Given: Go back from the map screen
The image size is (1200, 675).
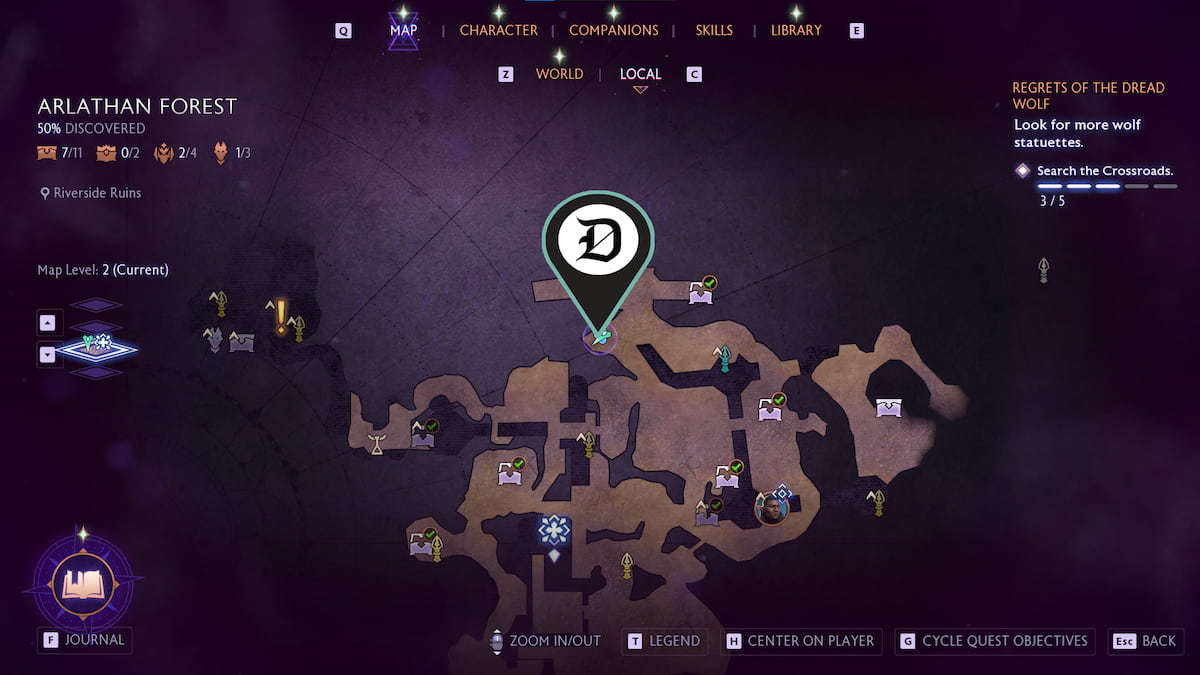Looking at the screenshot, I should tap(1148, 641).
